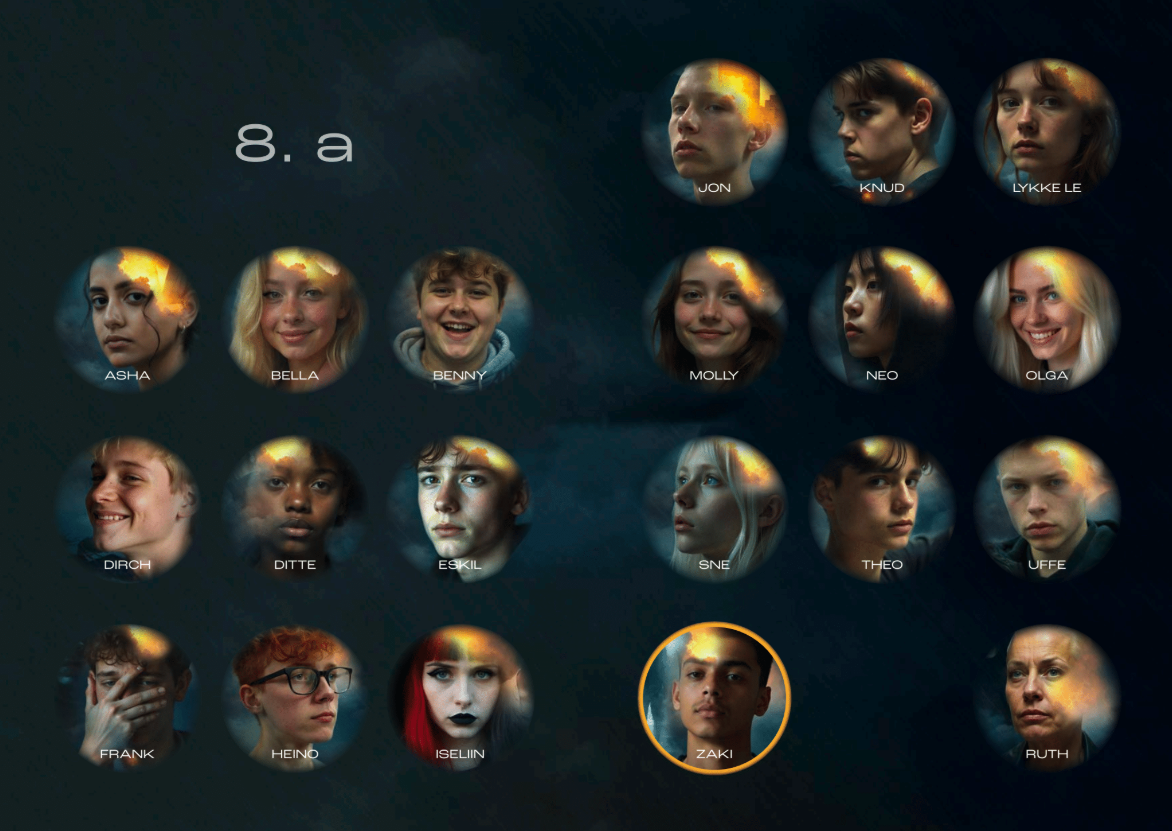The image size is (1172, 831).
Task: Select Asha from the class list
Action: point(127,318)
